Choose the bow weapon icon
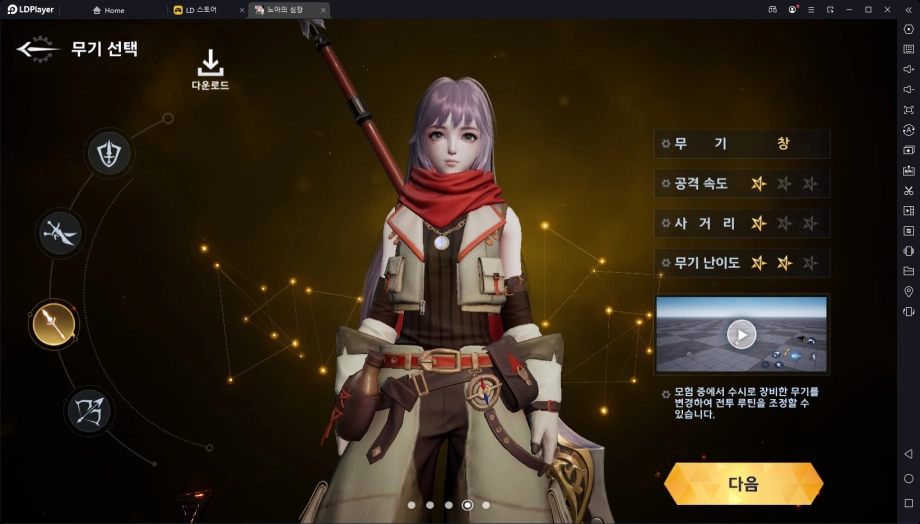The height and width of the screenshot is (524, 920). [89, 410]
